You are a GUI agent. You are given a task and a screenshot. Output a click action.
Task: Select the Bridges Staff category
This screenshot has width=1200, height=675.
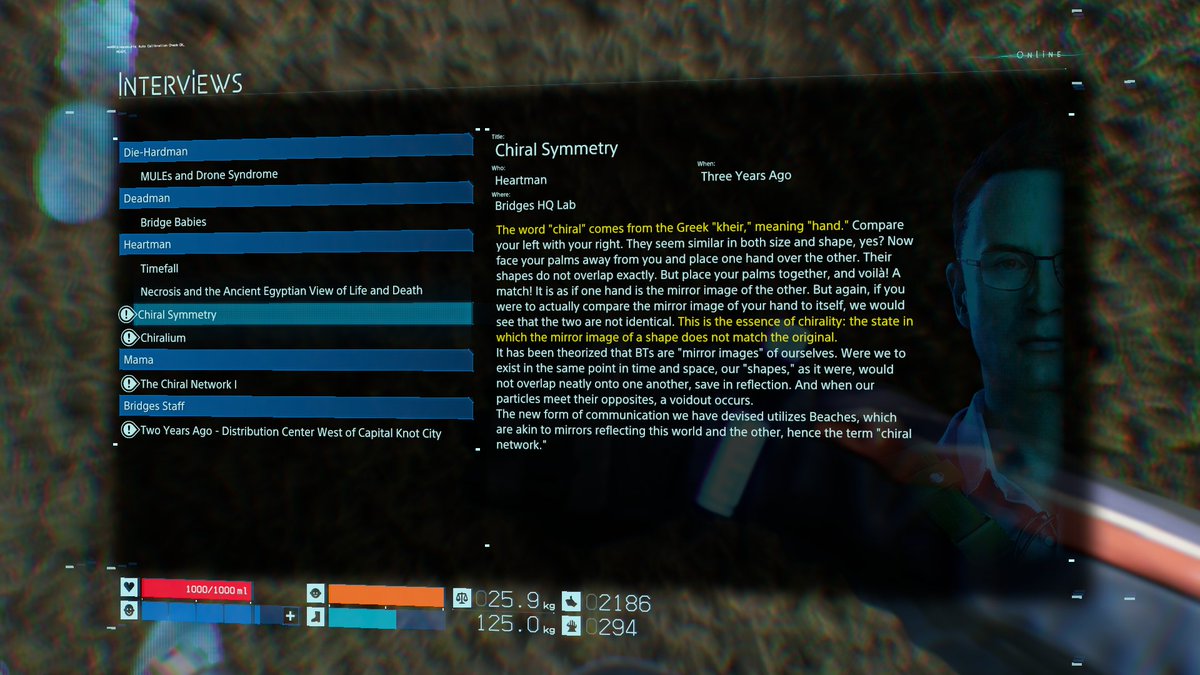click(x=295, y=406)
